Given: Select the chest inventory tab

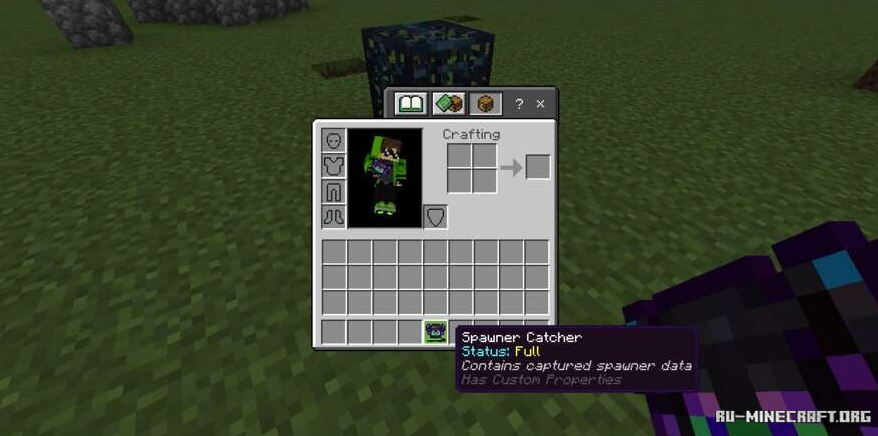Looking at the screenshot, I should click(486, 103).
